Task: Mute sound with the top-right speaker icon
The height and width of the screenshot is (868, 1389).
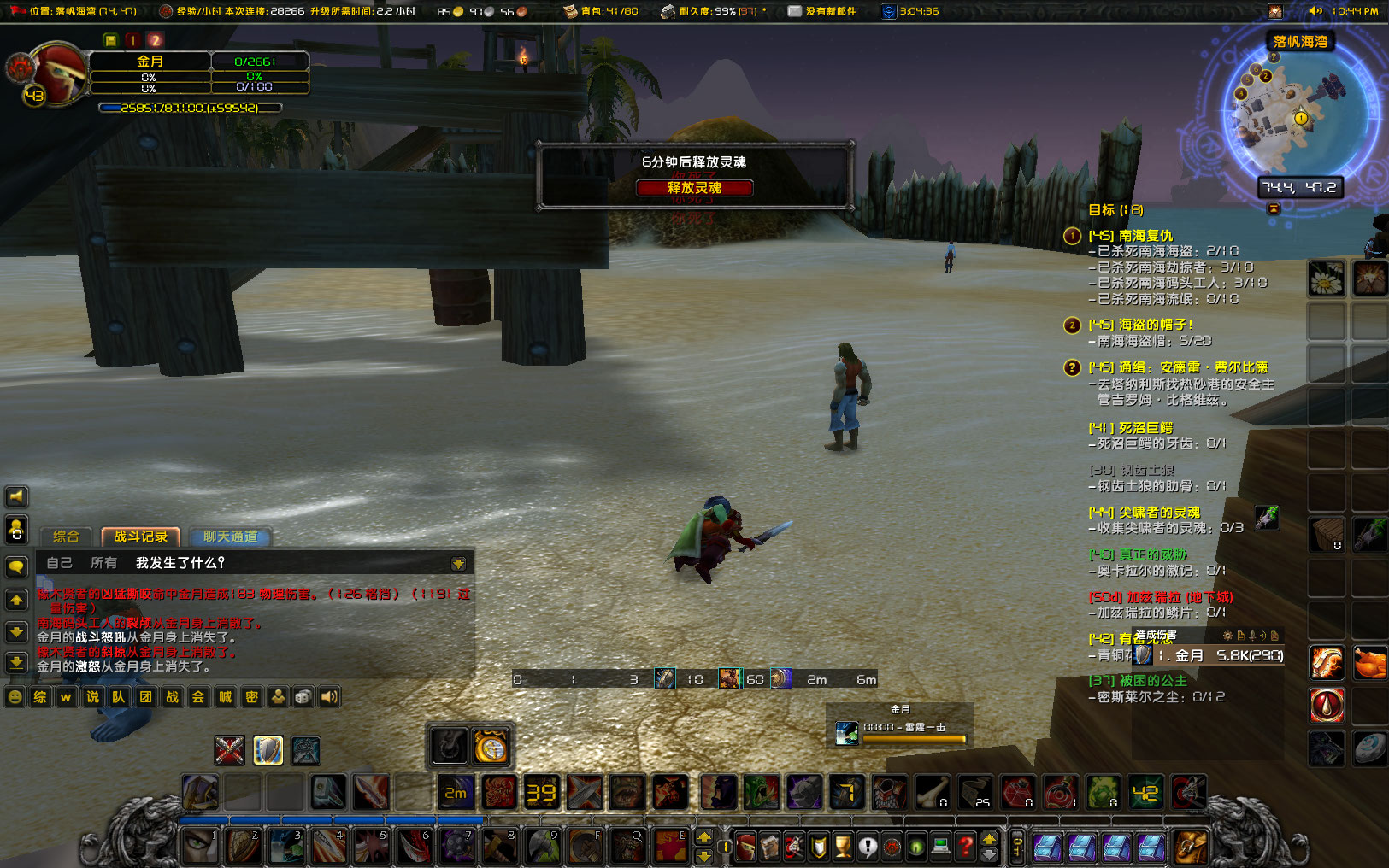Action: tap(1315, 11)
